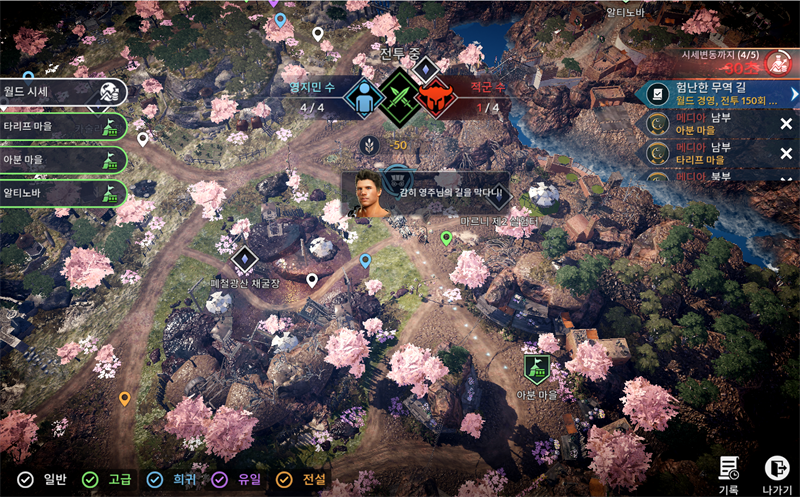The image size is (800, 497).
Task: Toggle the 고급 grade filter
Action: [x=106, y=480]
